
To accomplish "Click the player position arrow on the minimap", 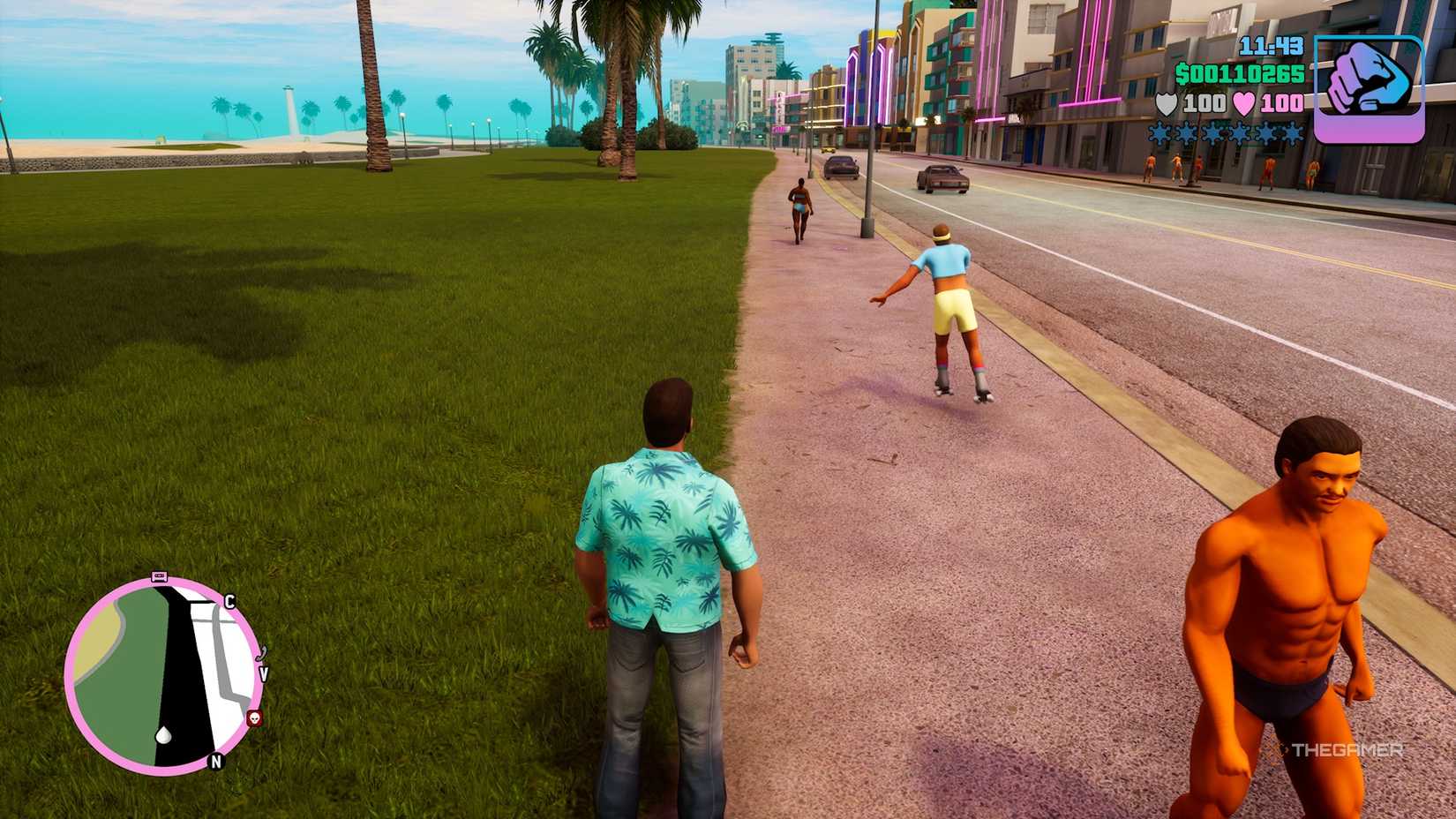I will pos(163,735).
